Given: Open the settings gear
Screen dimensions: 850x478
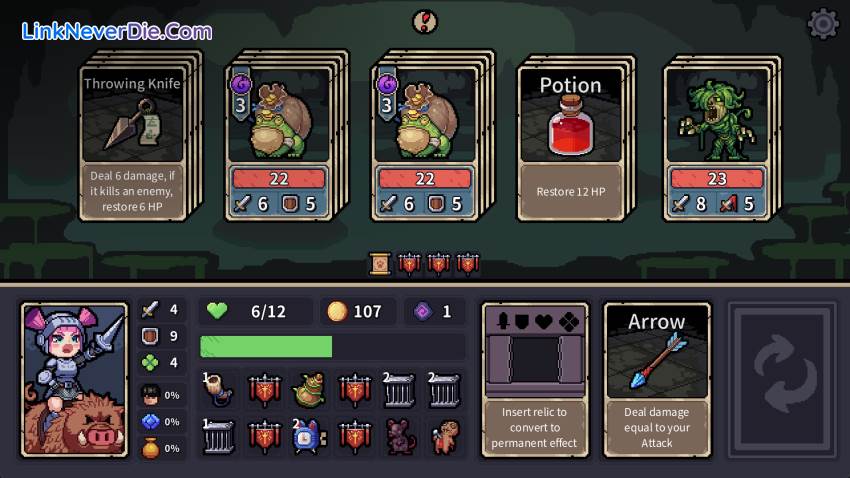Looking at the screenshot, I should (822, 24).
